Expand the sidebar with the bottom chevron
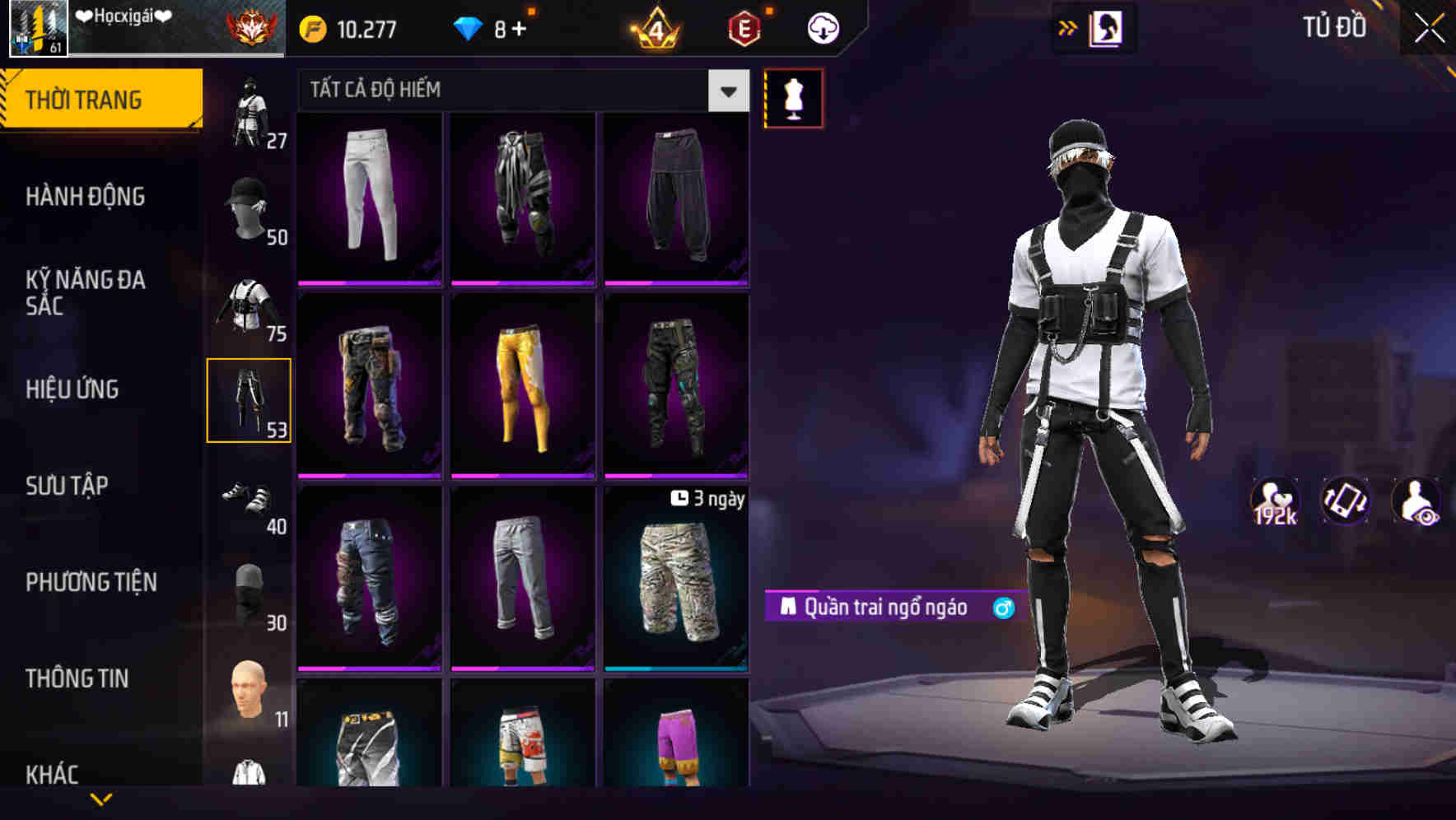1456x820 pixels. click(100, 799)
